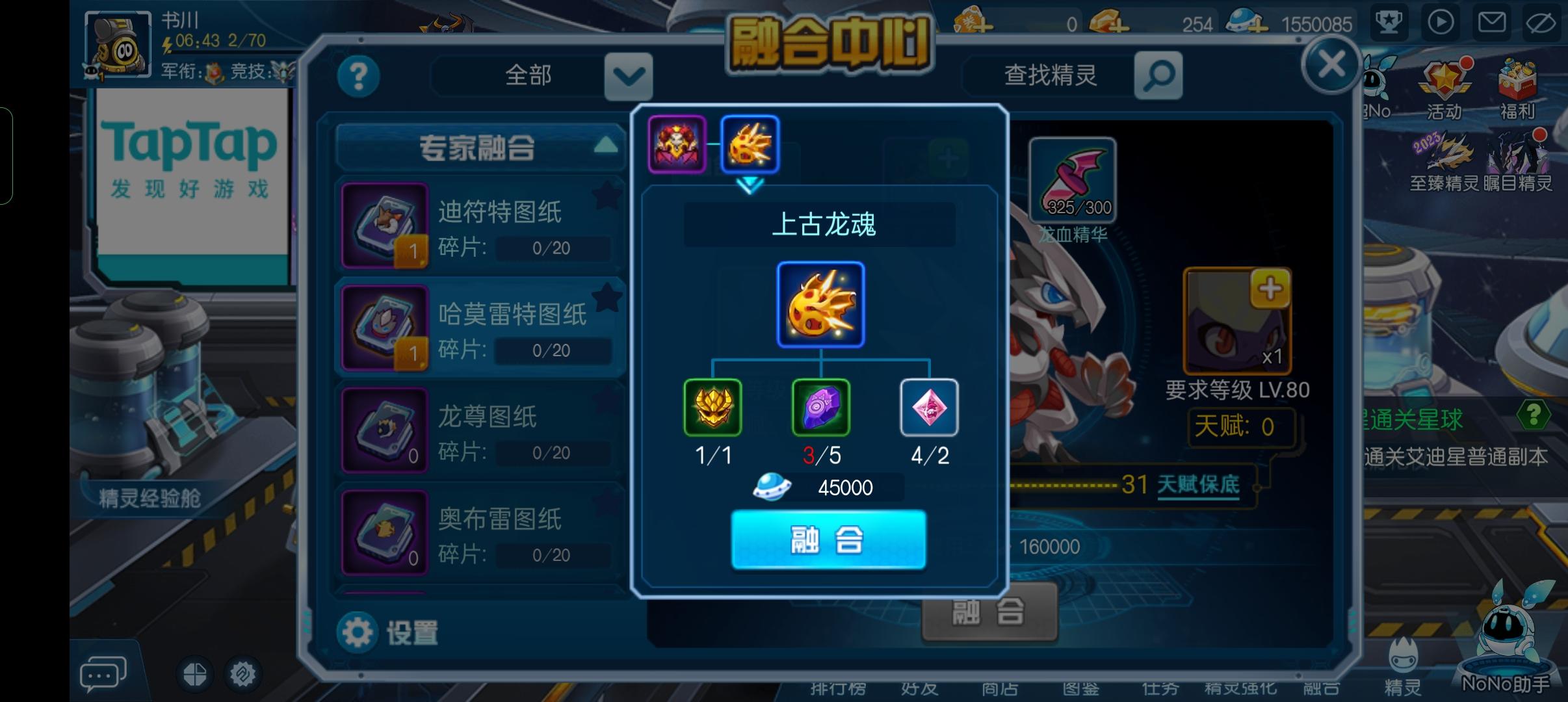Click the pink gem material showing 4/2
Screen dimensions: 1568x702
click(x=930, y=408)
